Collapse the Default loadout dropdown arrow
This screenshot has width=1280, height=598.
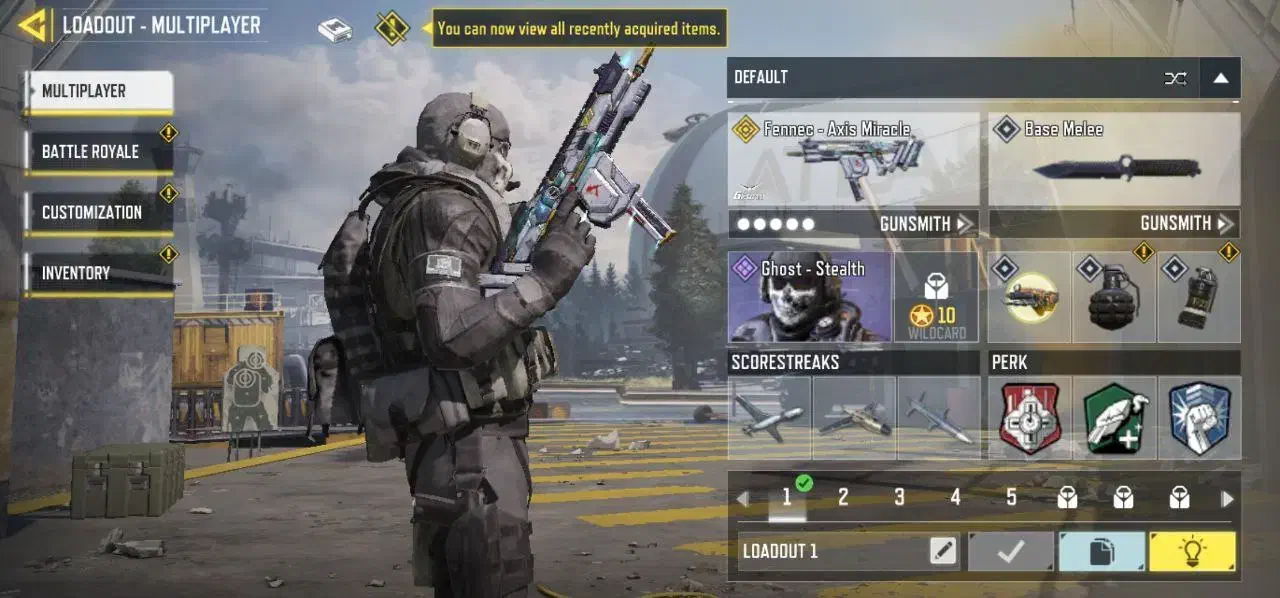point(1220,78)
